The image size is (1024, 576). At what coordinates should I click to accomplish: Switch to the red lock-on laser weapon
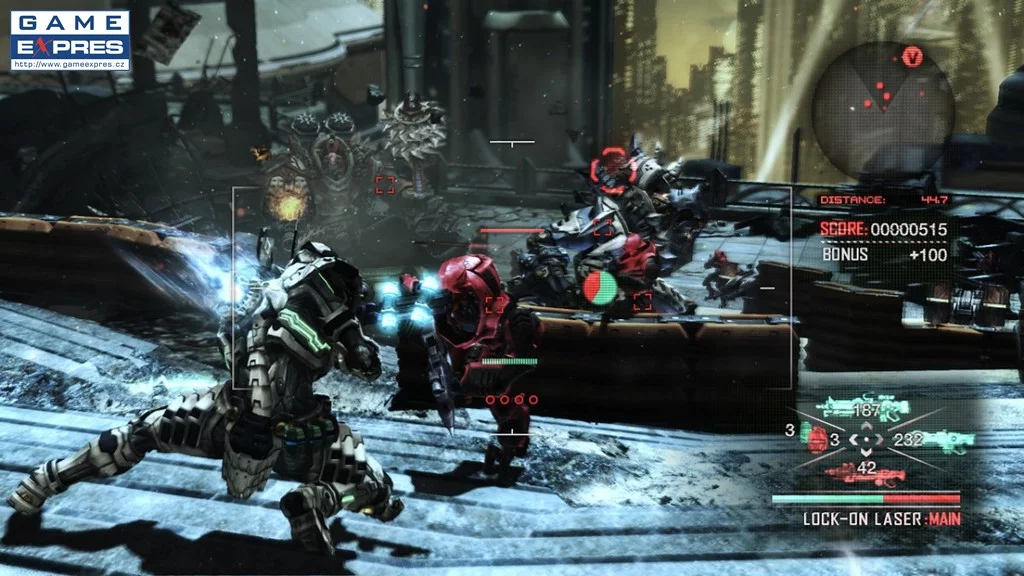(x=861, y=472)
